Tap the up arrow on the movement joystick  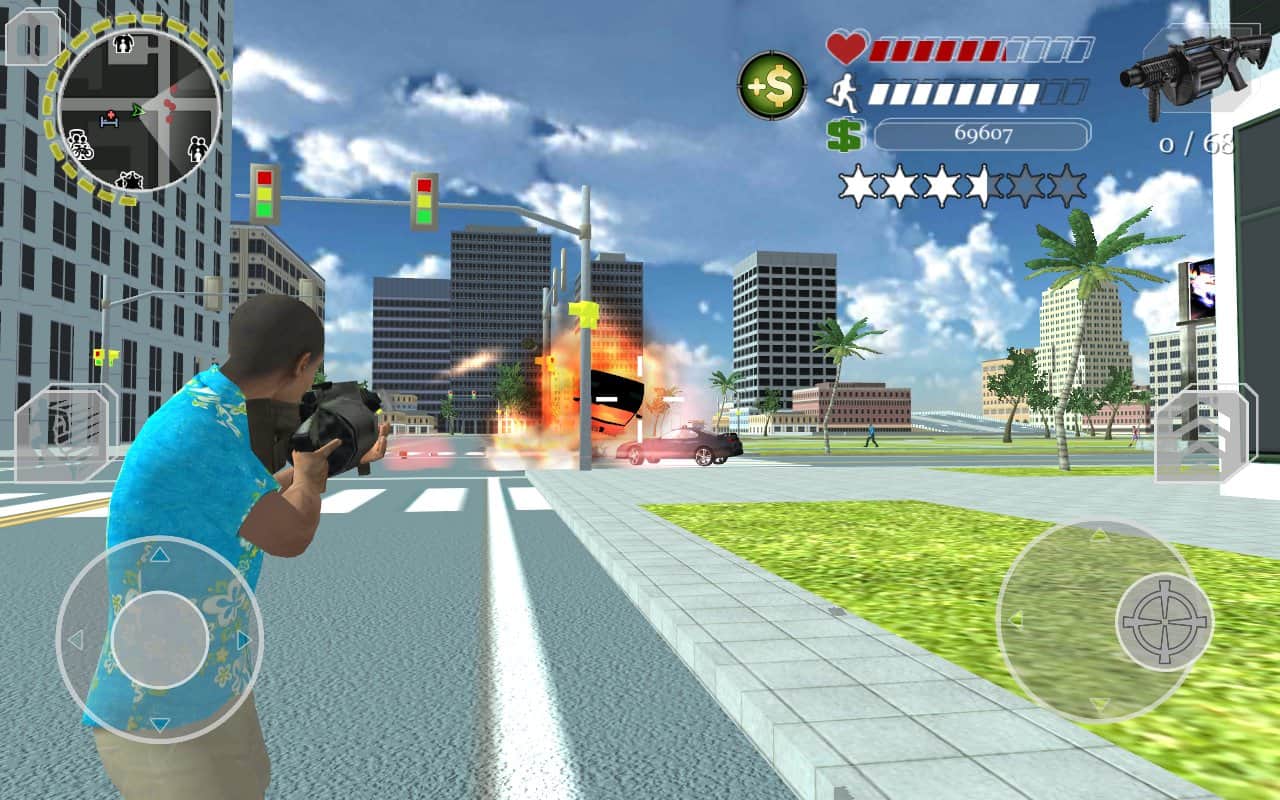(x=160, y=556)
